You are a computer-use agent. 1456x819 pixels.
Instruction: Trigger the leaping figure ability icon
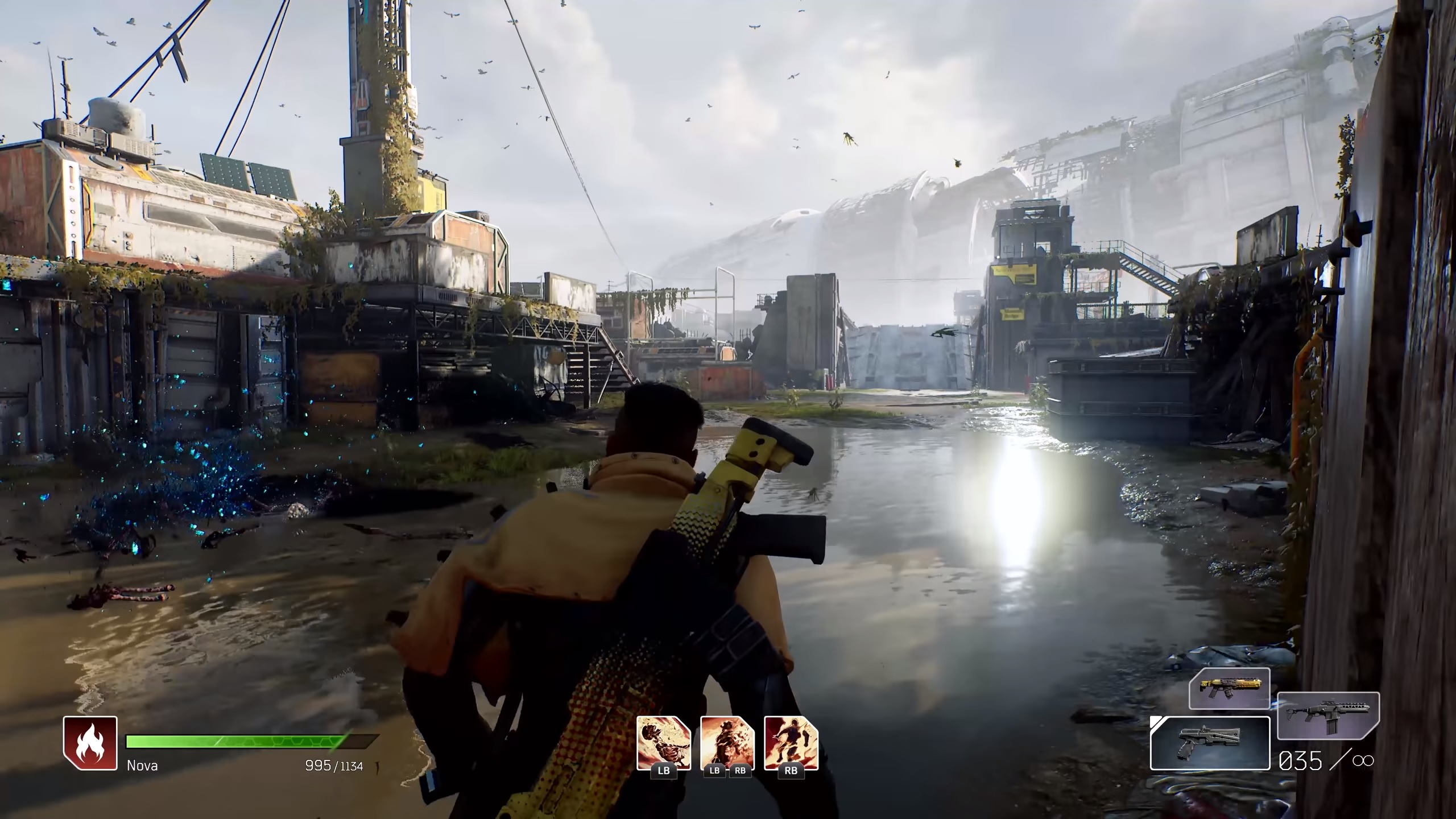click(791, 742)
